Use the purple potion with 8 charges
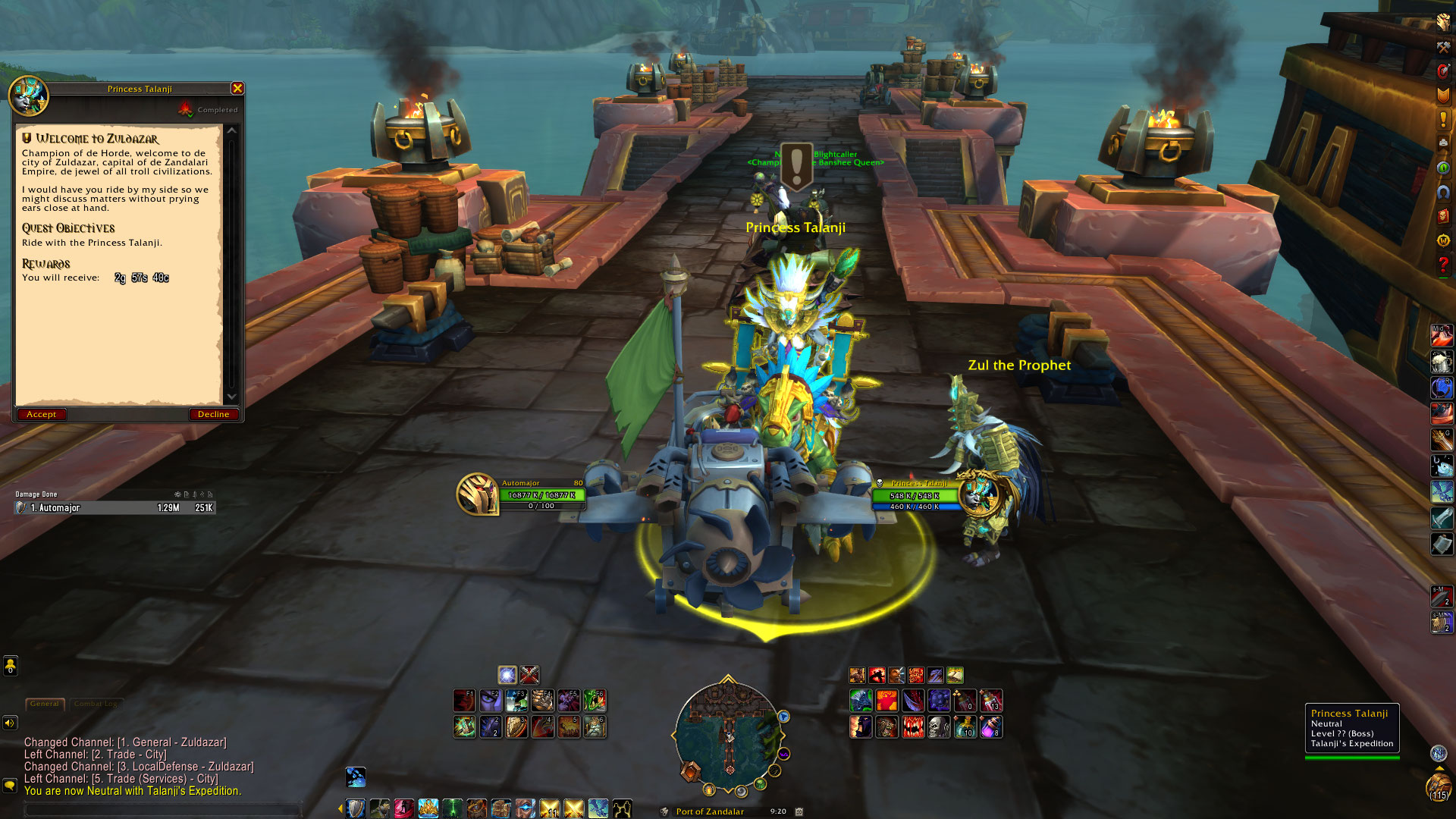 click(990, 727)
